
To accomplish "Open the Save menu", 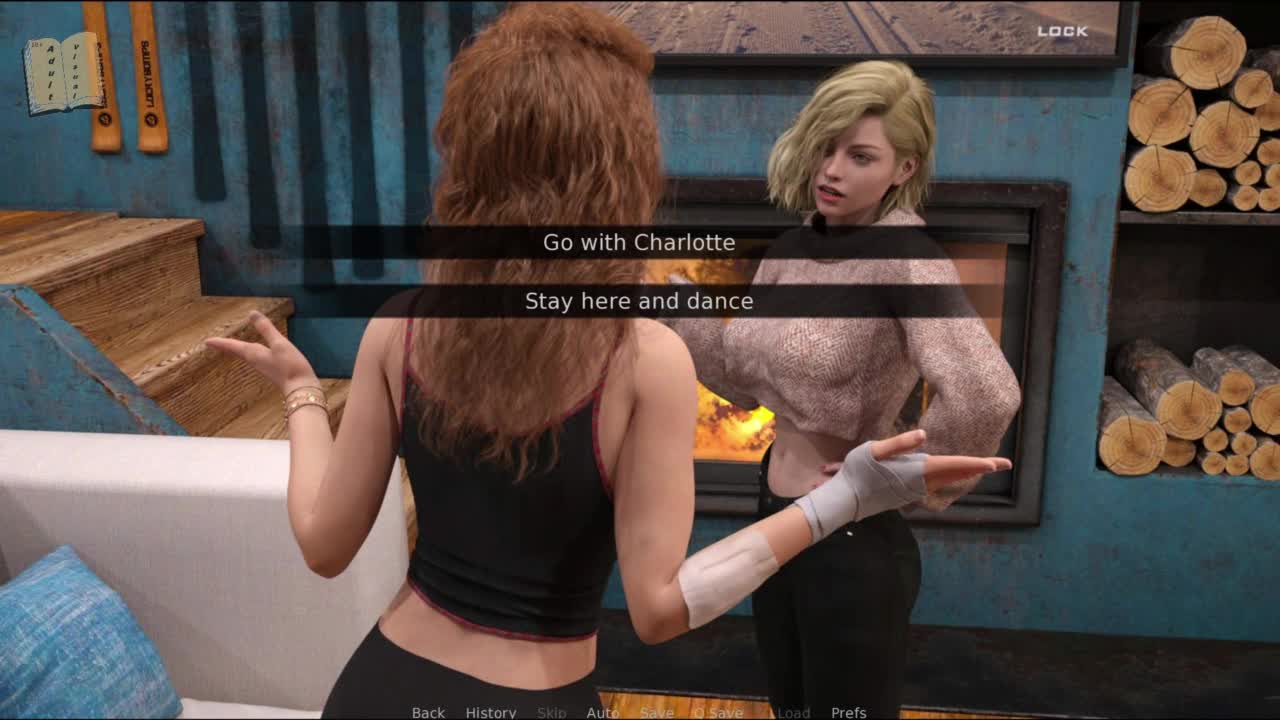I will click(x=657, y=712).
